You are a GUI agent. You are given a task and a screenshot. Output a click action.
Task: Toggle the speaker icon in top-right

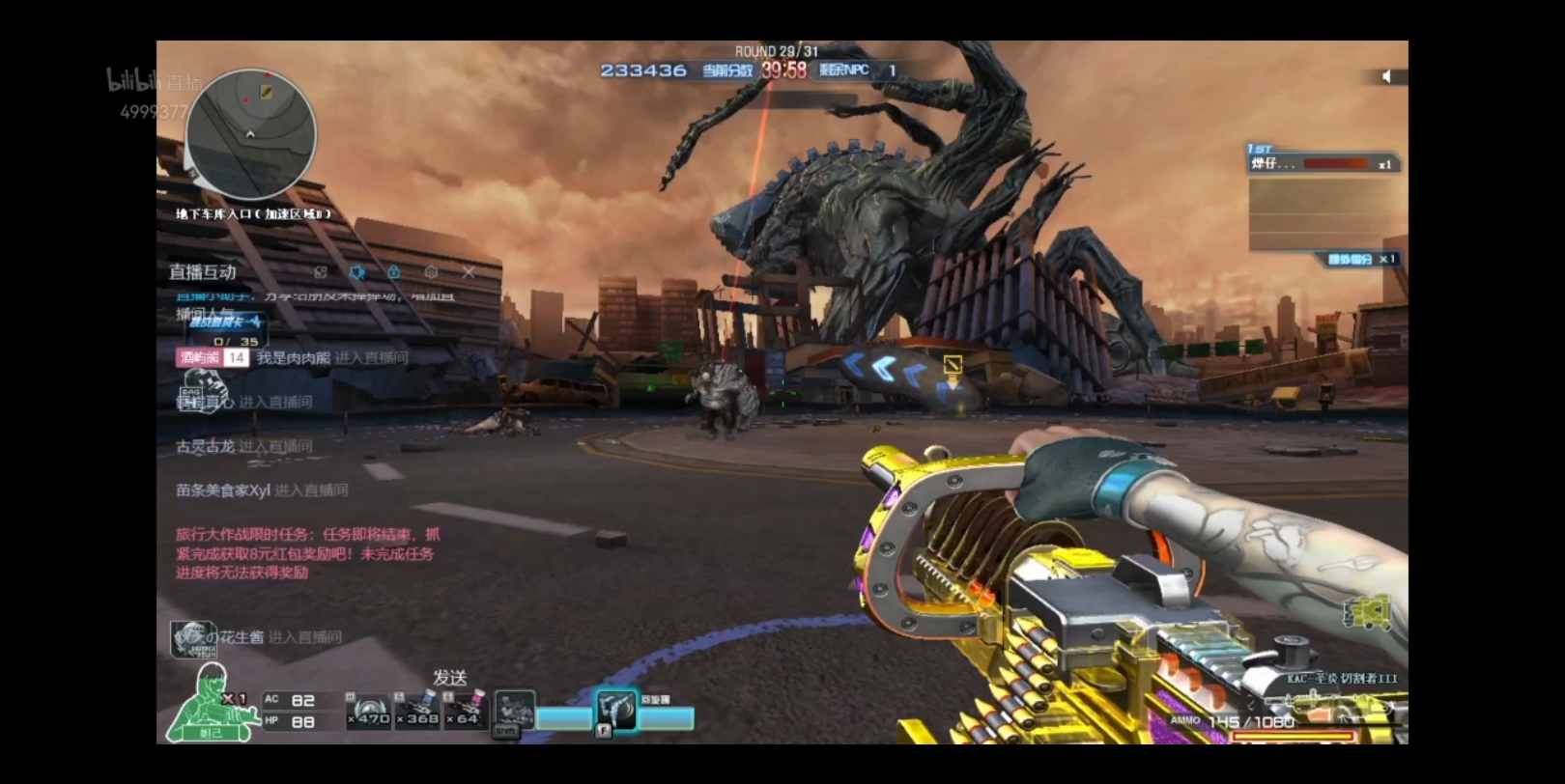pos(1386,76)
